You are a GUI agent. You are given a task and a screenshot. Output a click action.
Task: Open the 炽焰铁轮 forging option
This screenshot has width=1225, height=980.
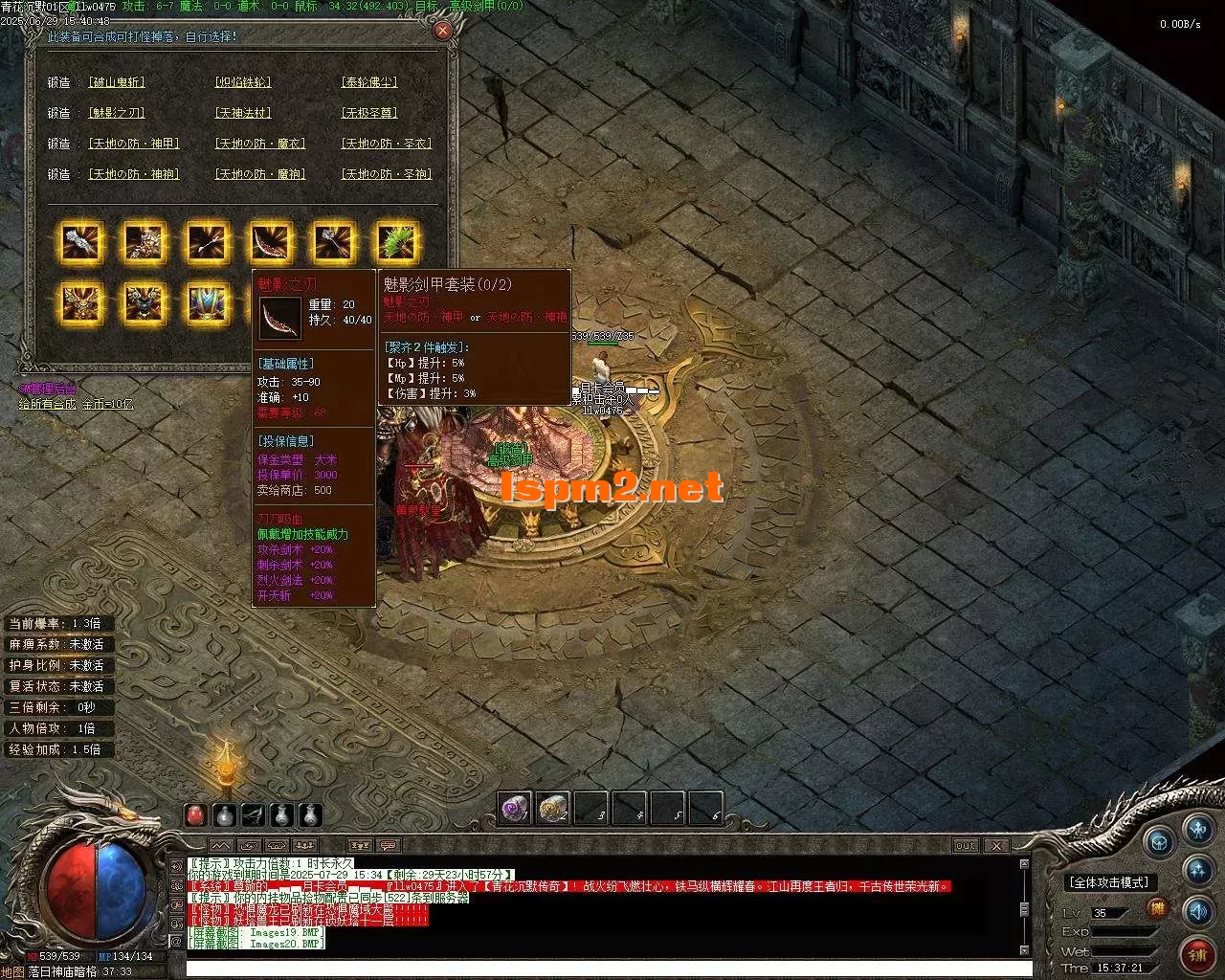(x=243, y=83)
